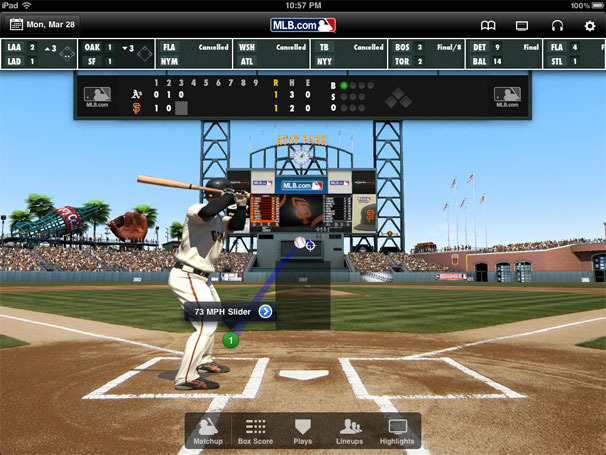This screenshot has height=455, width=606.
Task: Open the Box Score
Action: 256,431
